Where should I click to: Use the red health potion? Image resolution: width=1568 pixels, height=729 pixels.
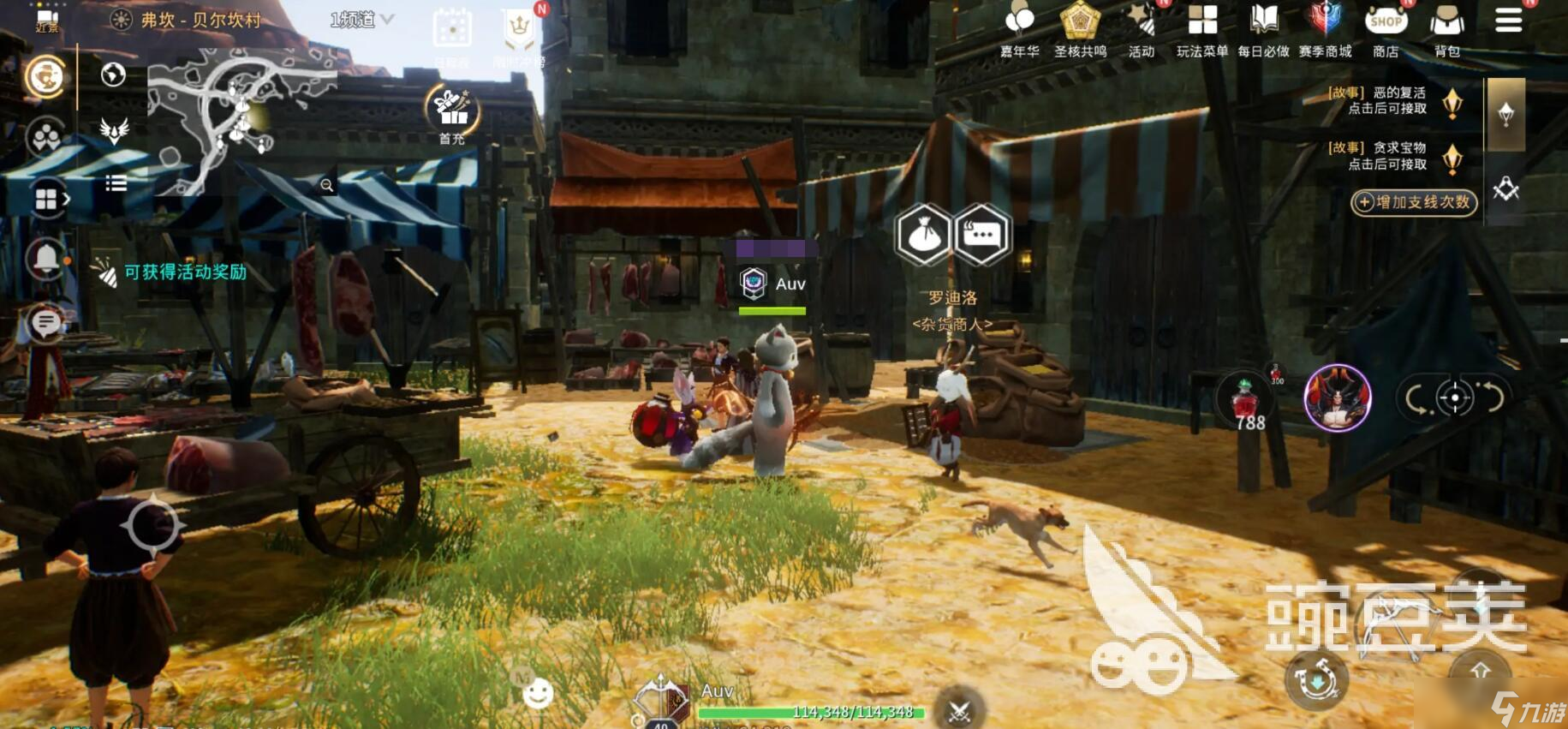[x=1247, y=400]
